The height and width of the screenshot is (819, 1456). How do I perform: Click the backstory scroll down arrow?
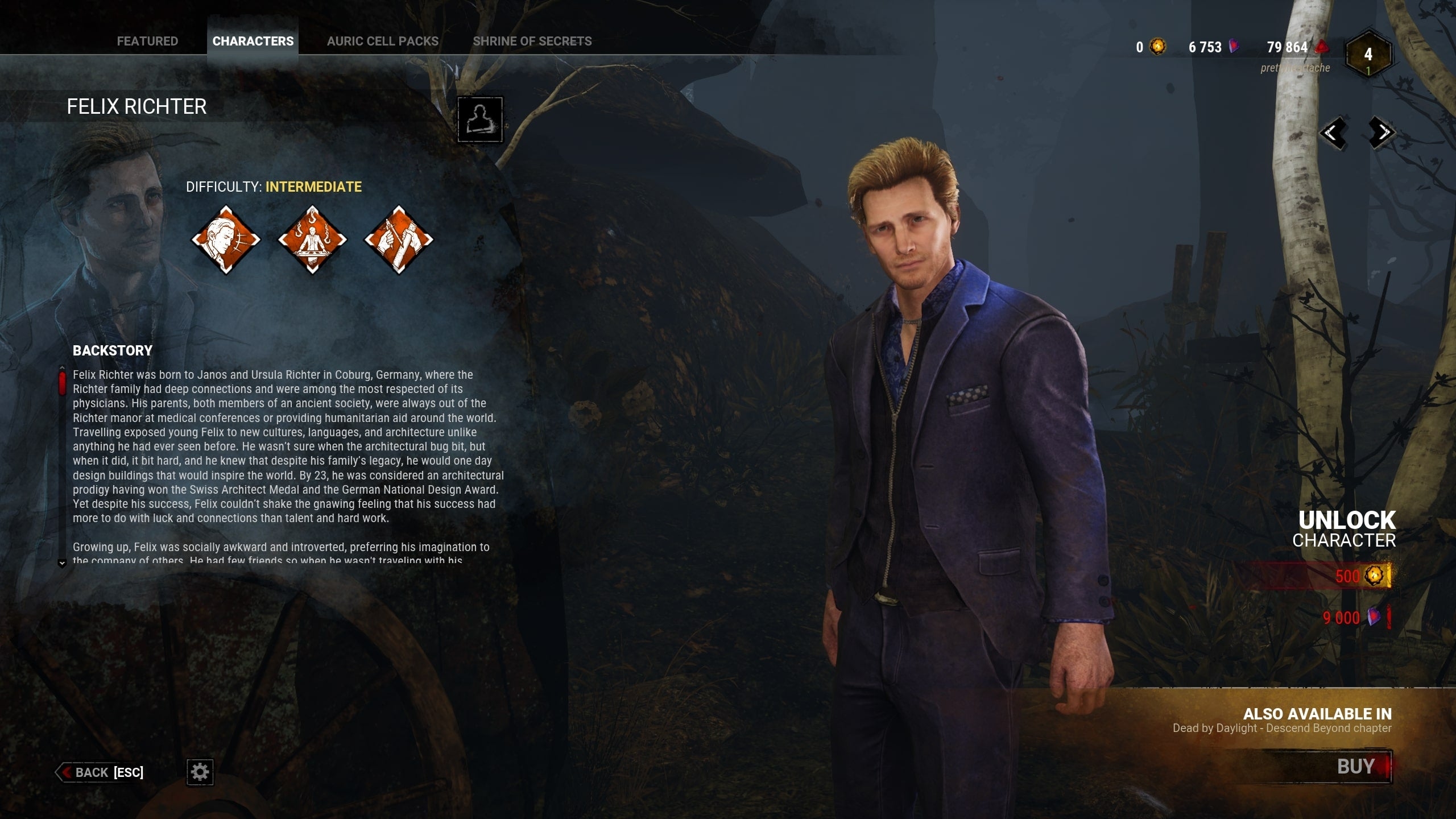click(62, 564)
